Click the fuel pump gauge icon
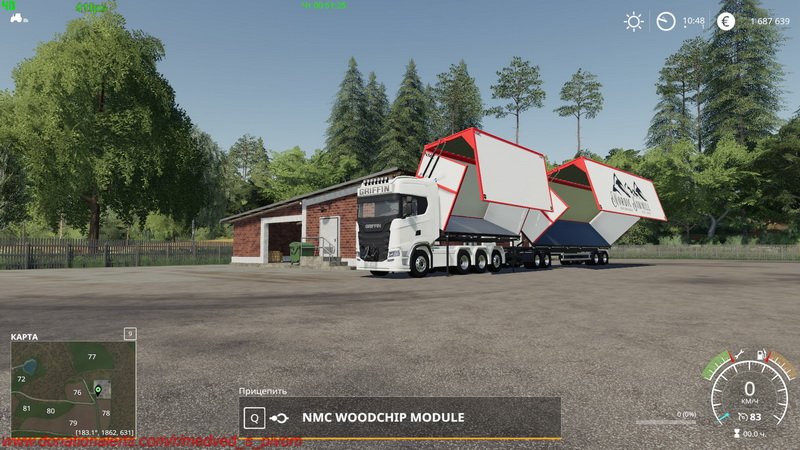This screenshot has height=450, width=800. (x=761, y=354)
